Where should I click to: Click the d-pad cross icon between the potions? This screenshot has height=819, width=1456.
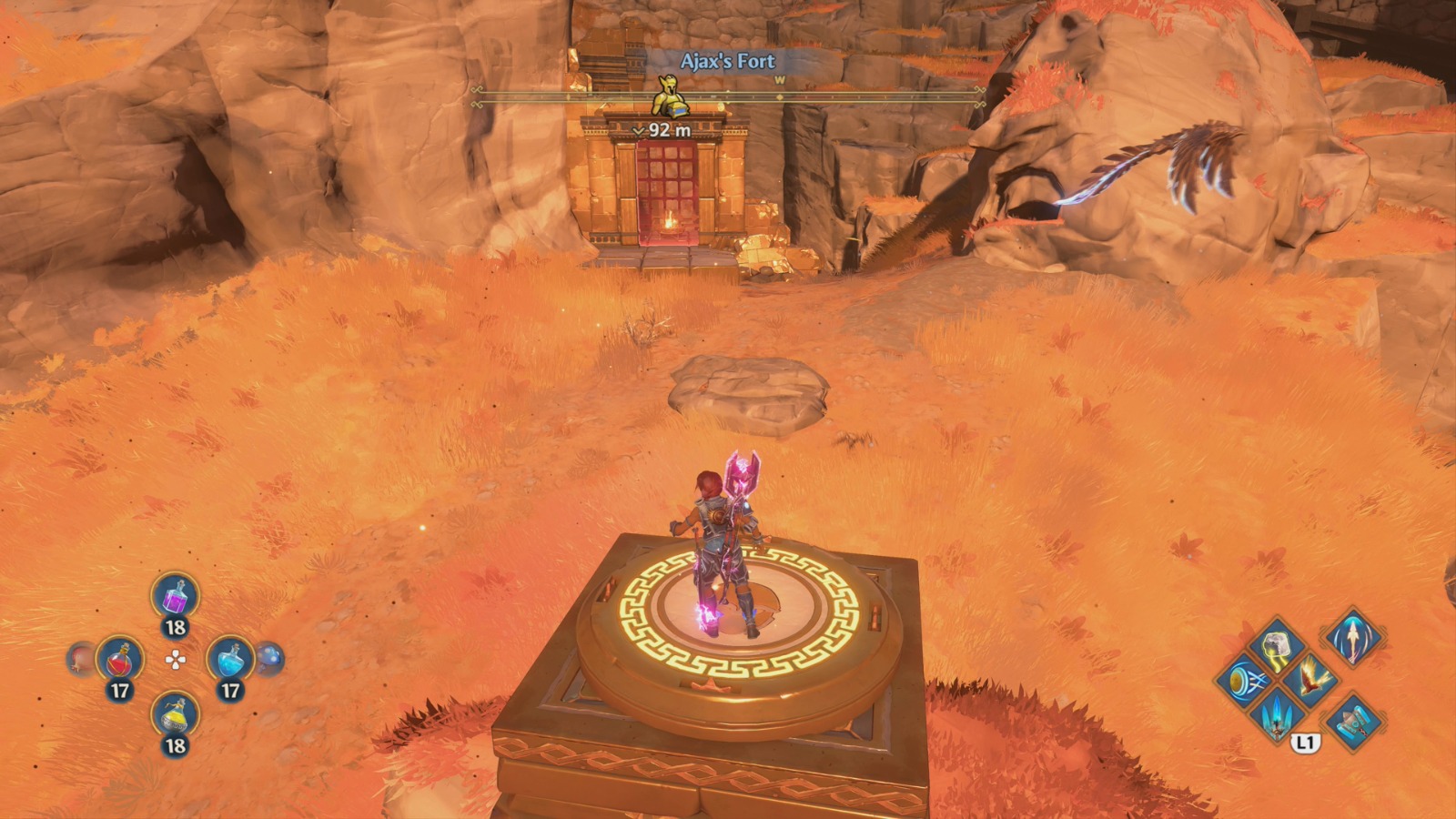coord(175,660)
